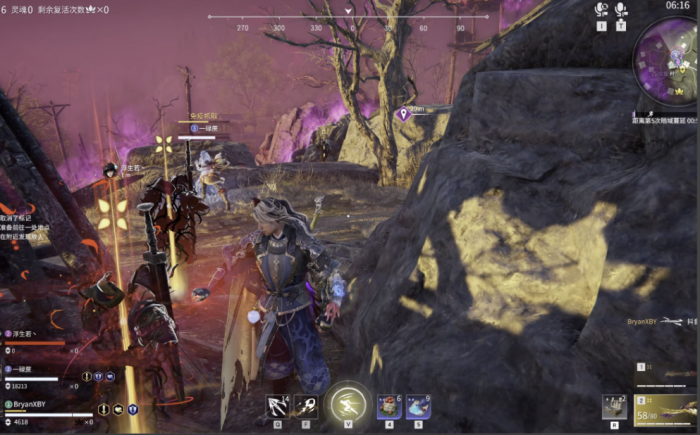
Task: Use the crossed-blades weapon skill
Action: pyautogui.click(x=278, y=405)
